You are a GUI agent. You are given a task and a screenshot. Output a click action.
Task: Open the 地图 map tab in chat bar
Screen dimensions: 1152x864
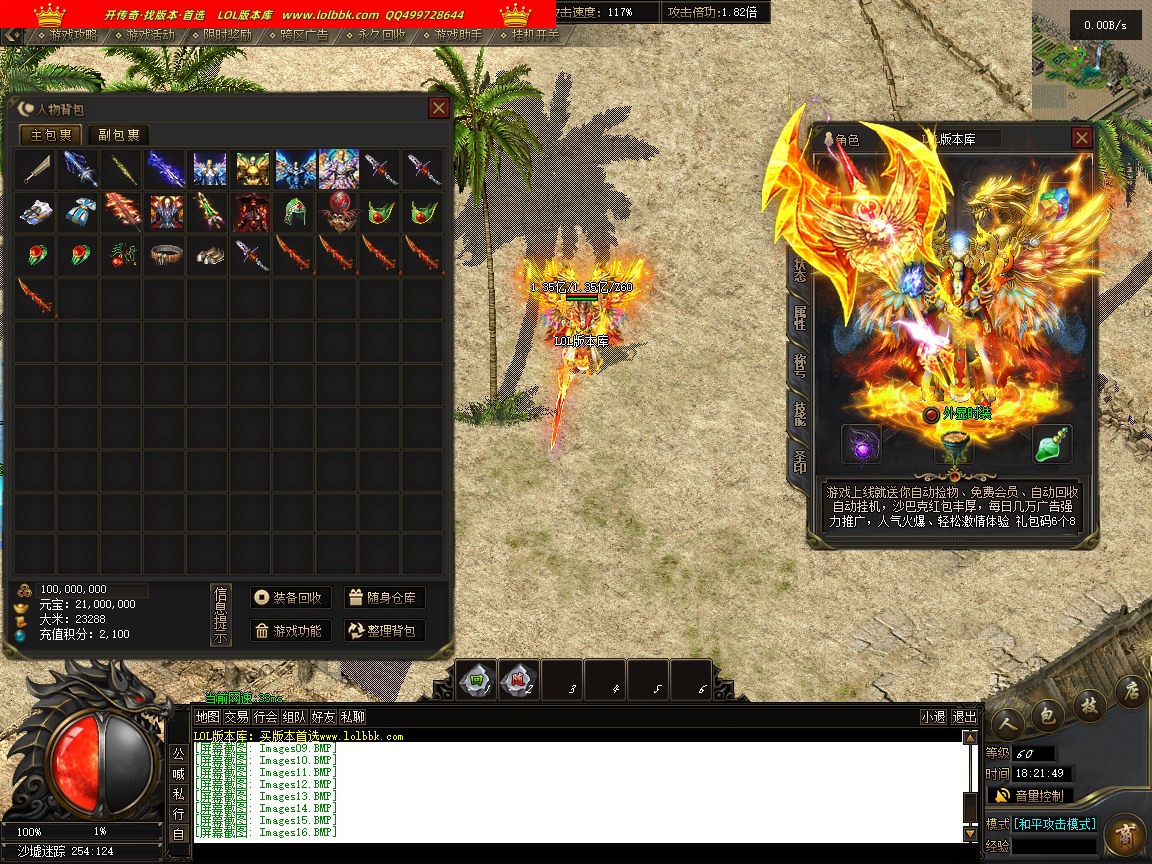click(x=207, y=717)
